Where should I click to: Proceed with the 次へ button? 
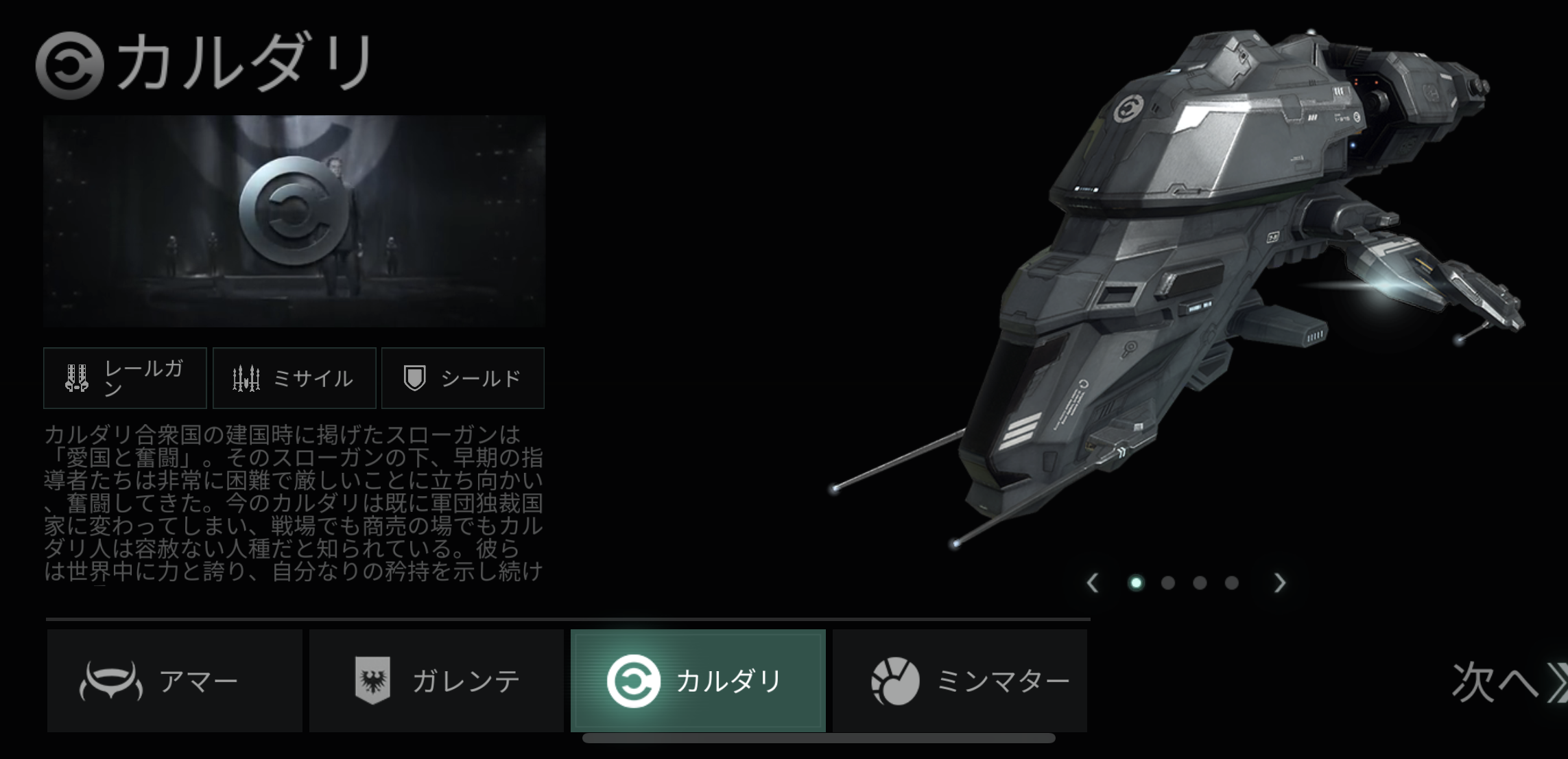[x=1506, y=682]
